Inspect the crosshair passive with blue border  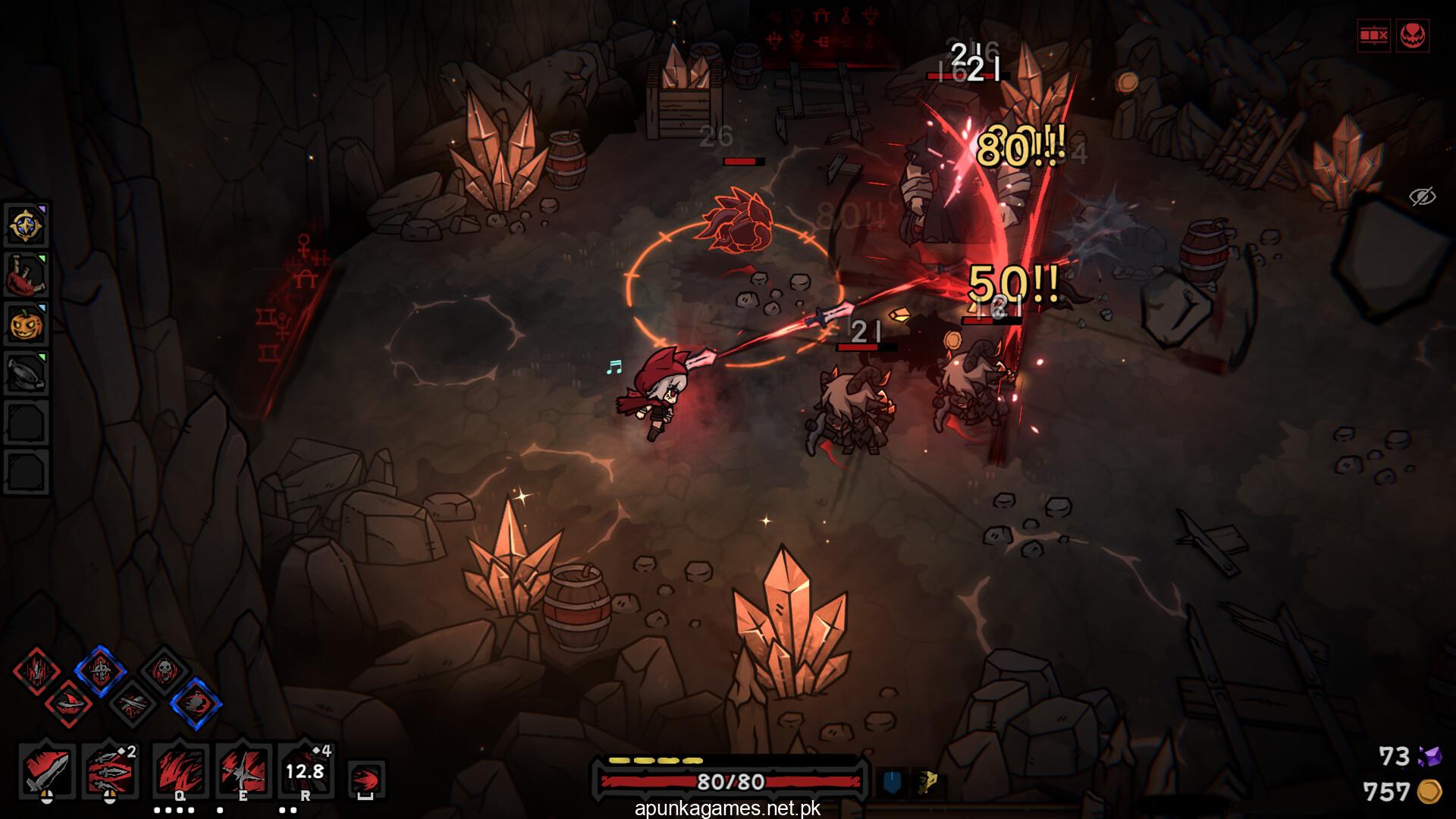(x=100, y=670)
